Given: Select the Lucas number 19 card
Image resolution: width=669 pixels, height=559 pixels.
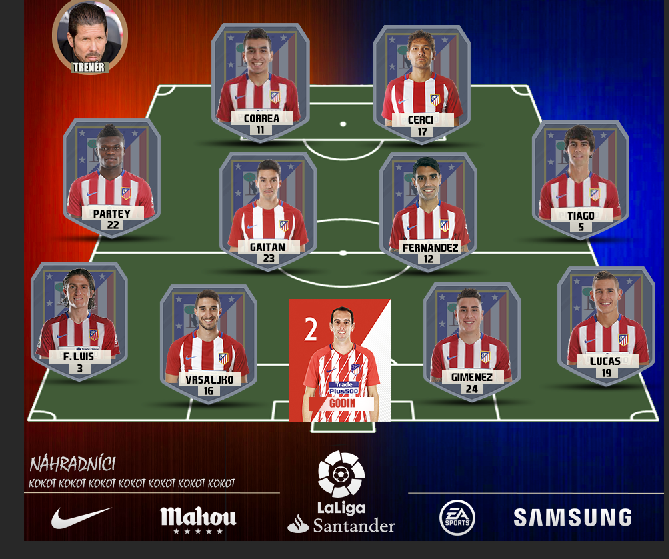Looking at the screenshot, I should [605, 324].
